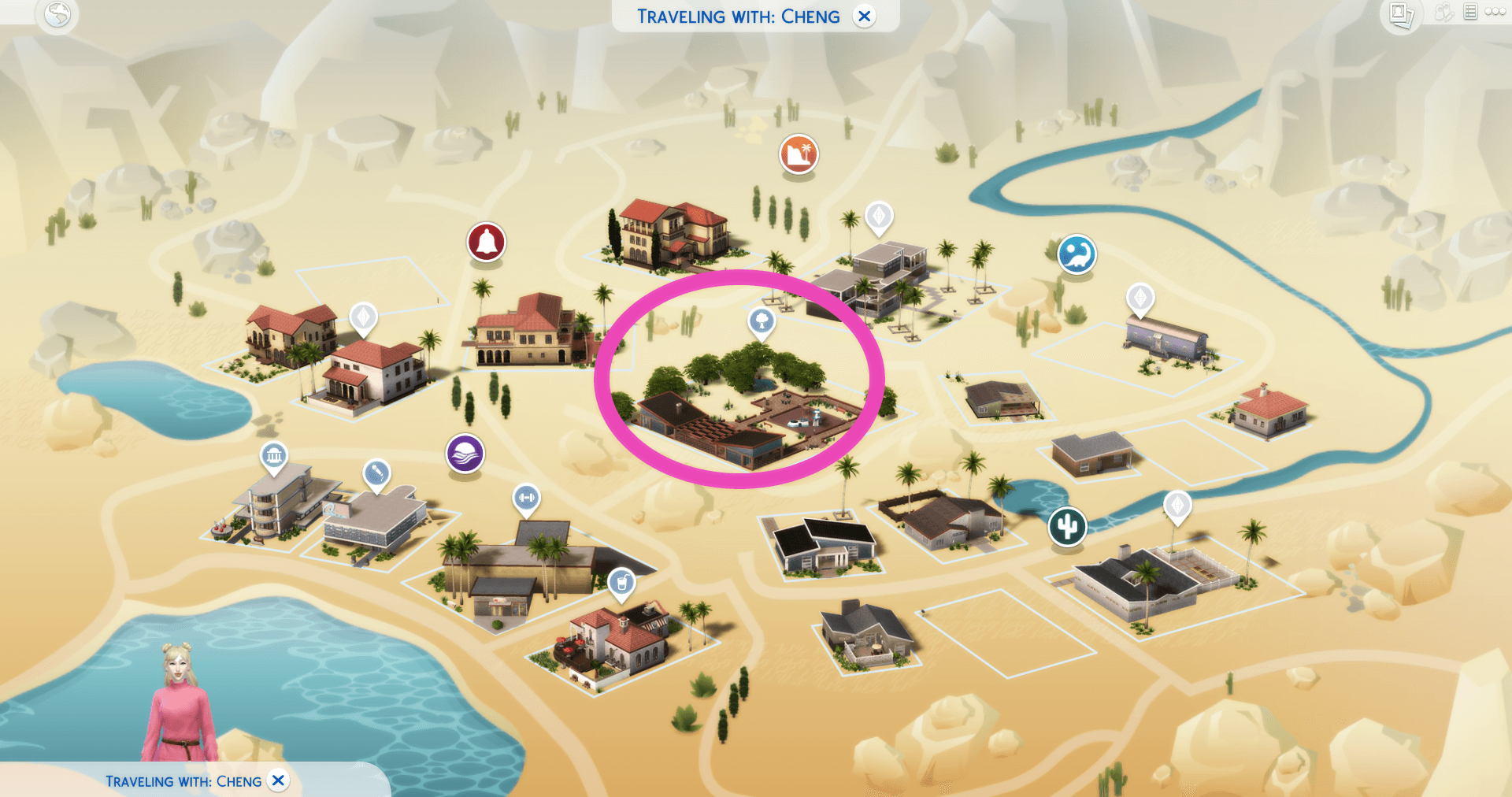1512x797 pixels.
Task: Open the notifications wall icon
Action: tap(1471, 12)
